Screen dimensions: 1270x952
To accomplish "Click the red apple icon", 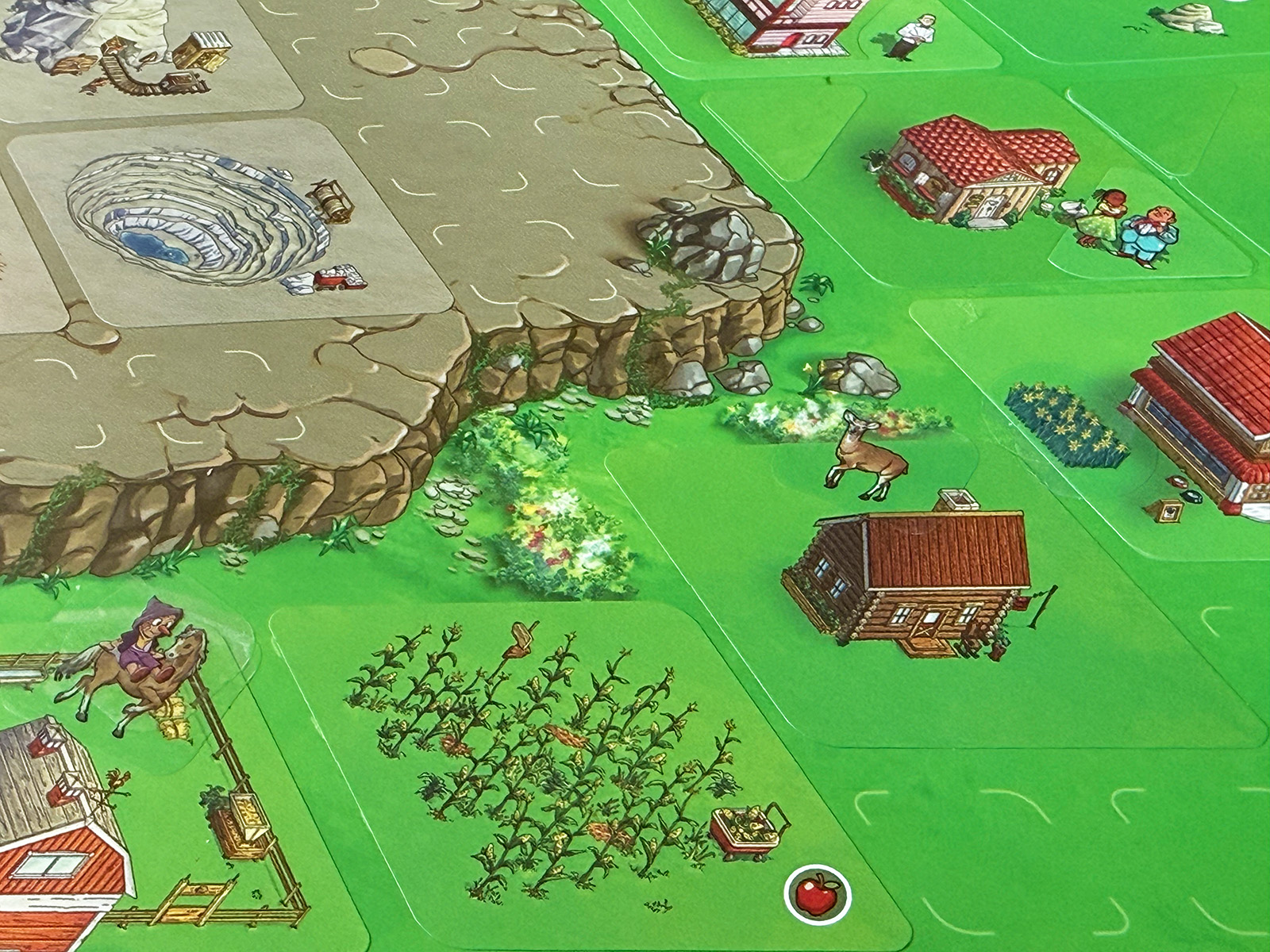I will point(817,895).
